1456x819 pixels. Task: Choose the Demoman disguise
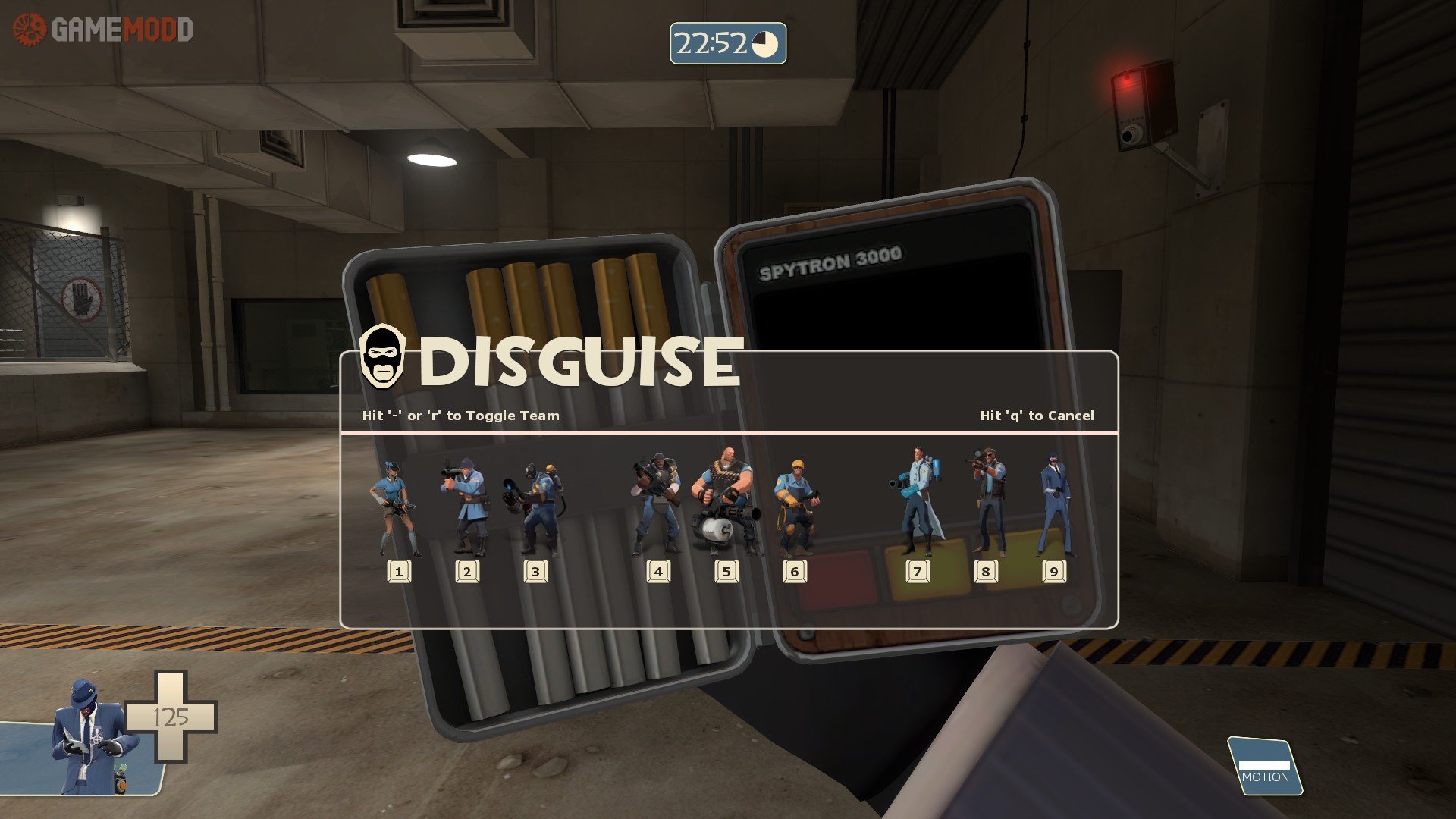click(657, 504)
